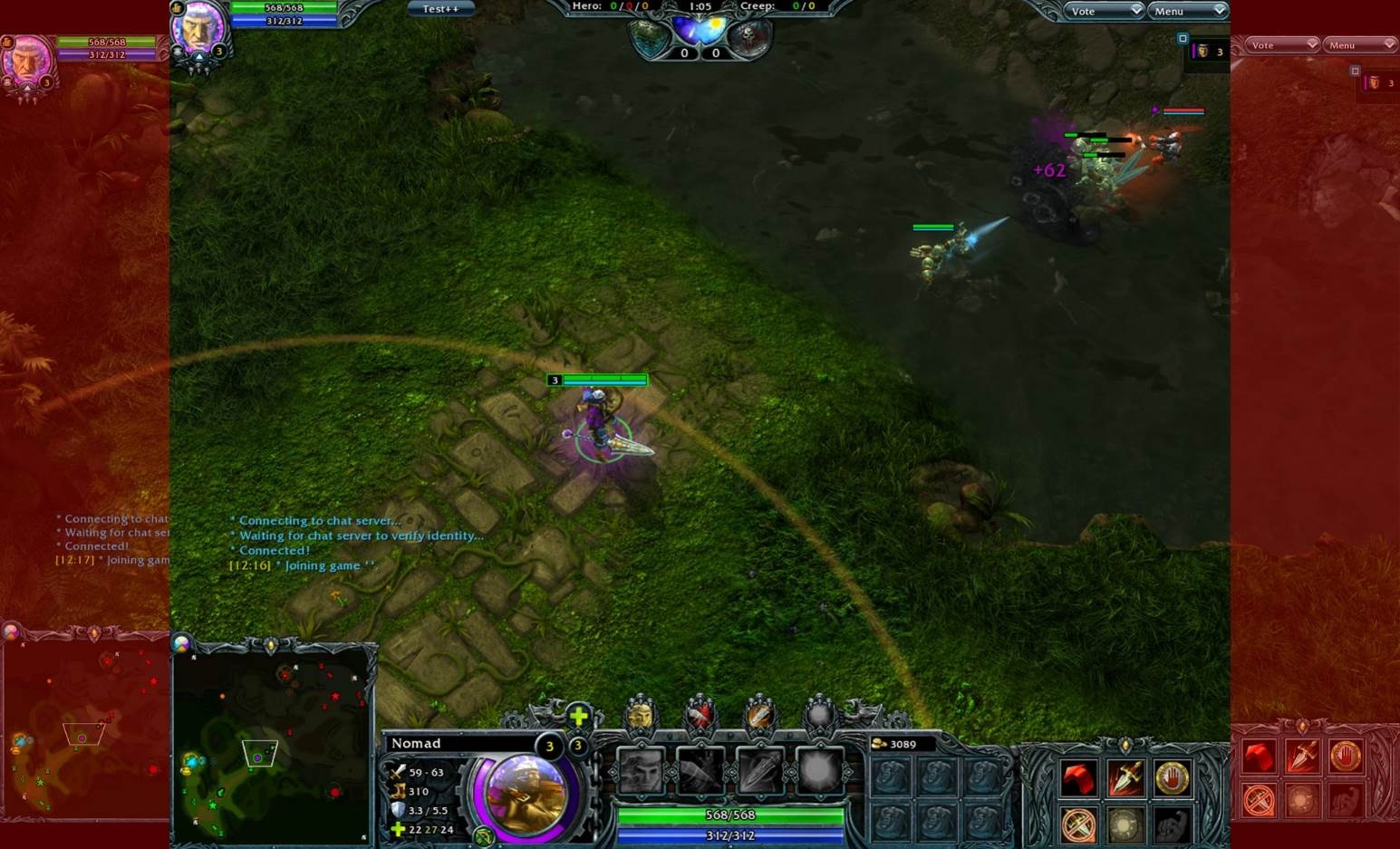Click the red hand stop command

(1172, 778)
